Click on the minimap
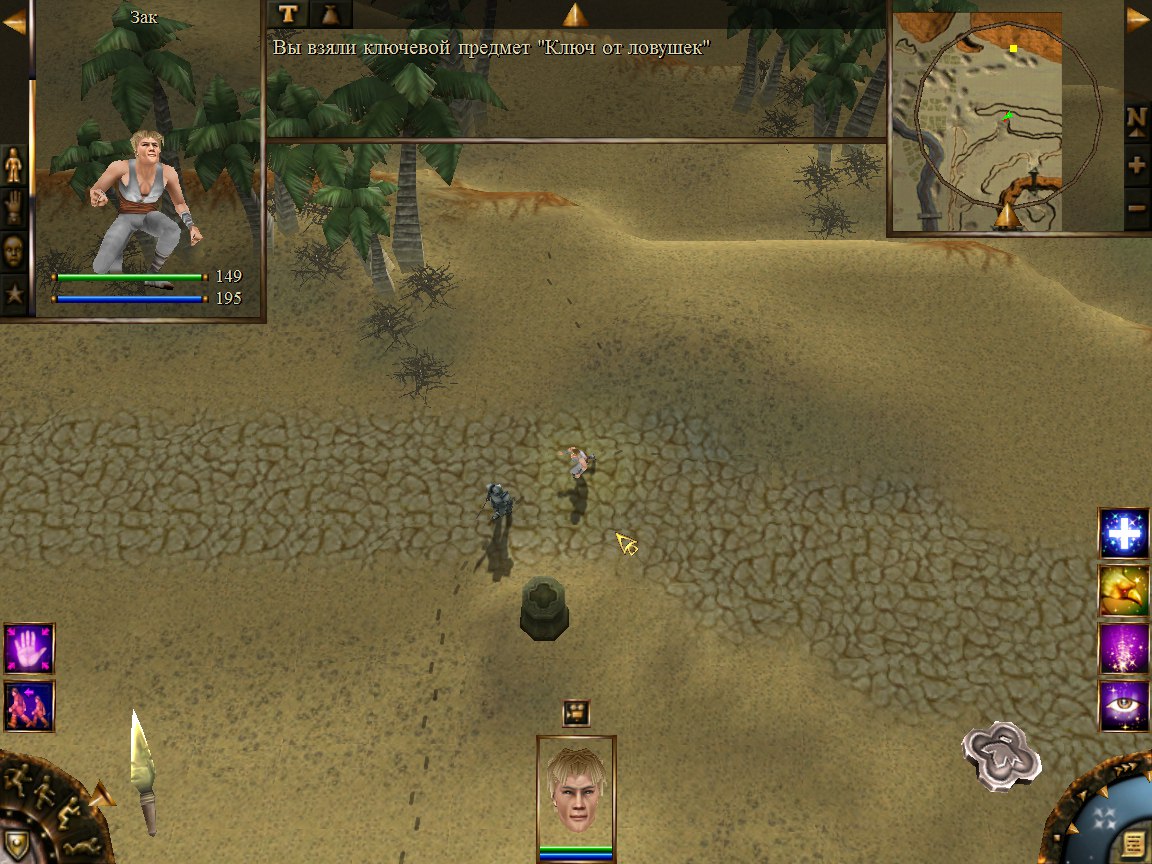The height and width of the screenshot is (864, 1152). [x=990, y=120]
